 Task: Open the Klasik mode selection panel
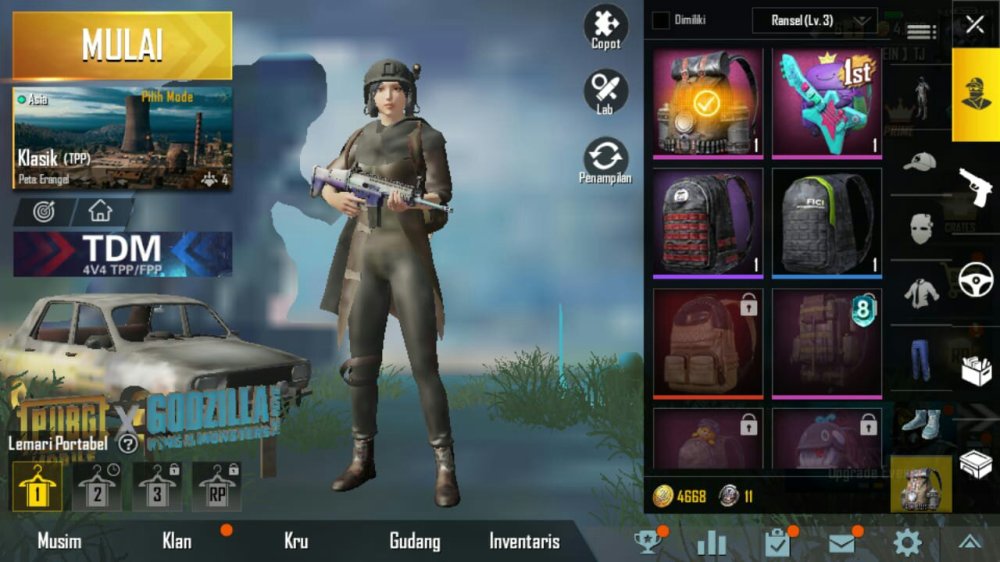122,138
